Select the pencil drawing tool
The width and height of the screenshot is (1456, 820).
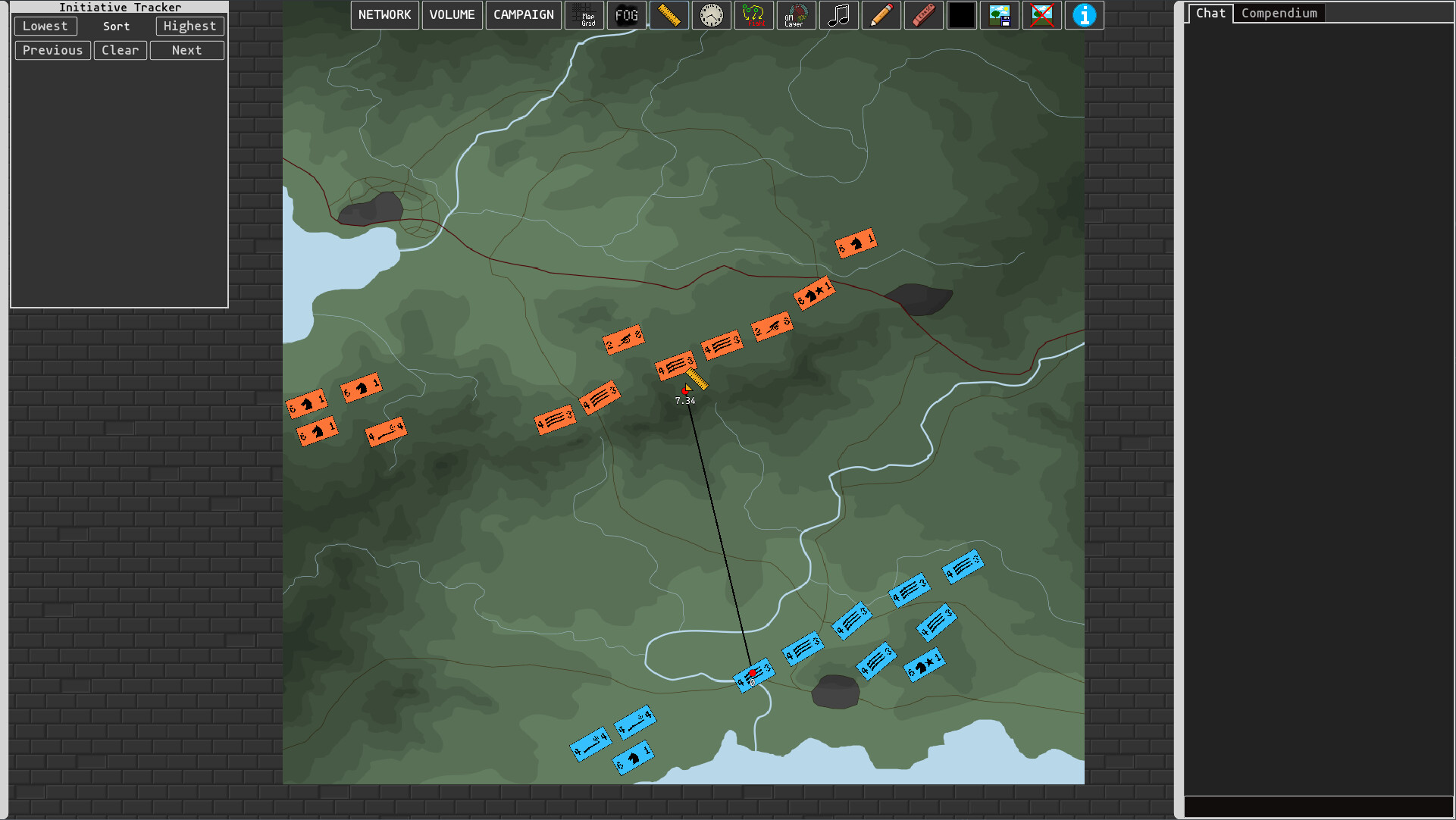tap(881, 15)
